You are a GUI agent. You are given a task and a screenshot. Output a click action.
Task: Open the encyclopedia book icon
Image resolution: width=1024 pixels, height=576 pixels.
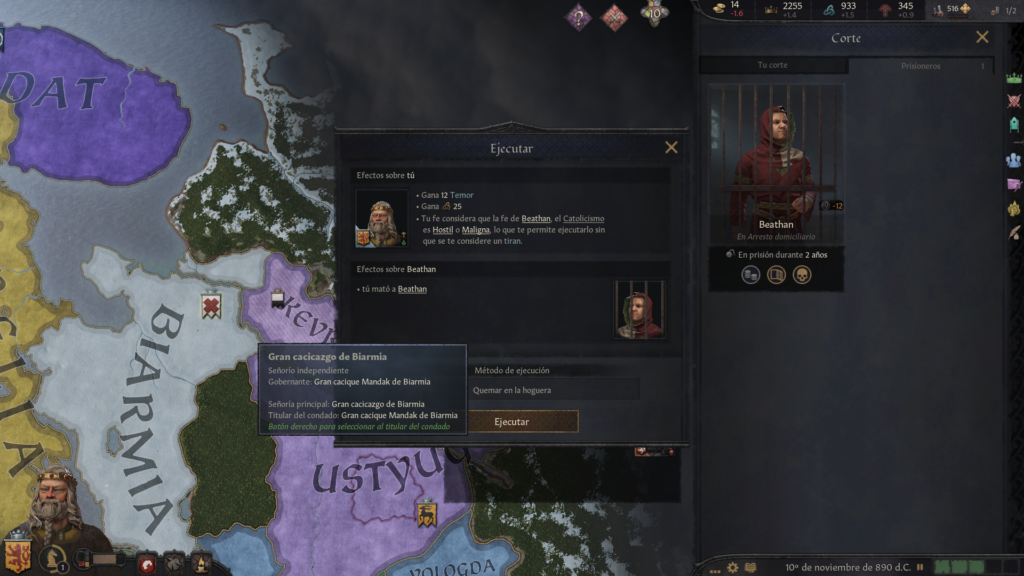[x=752, y=567]
